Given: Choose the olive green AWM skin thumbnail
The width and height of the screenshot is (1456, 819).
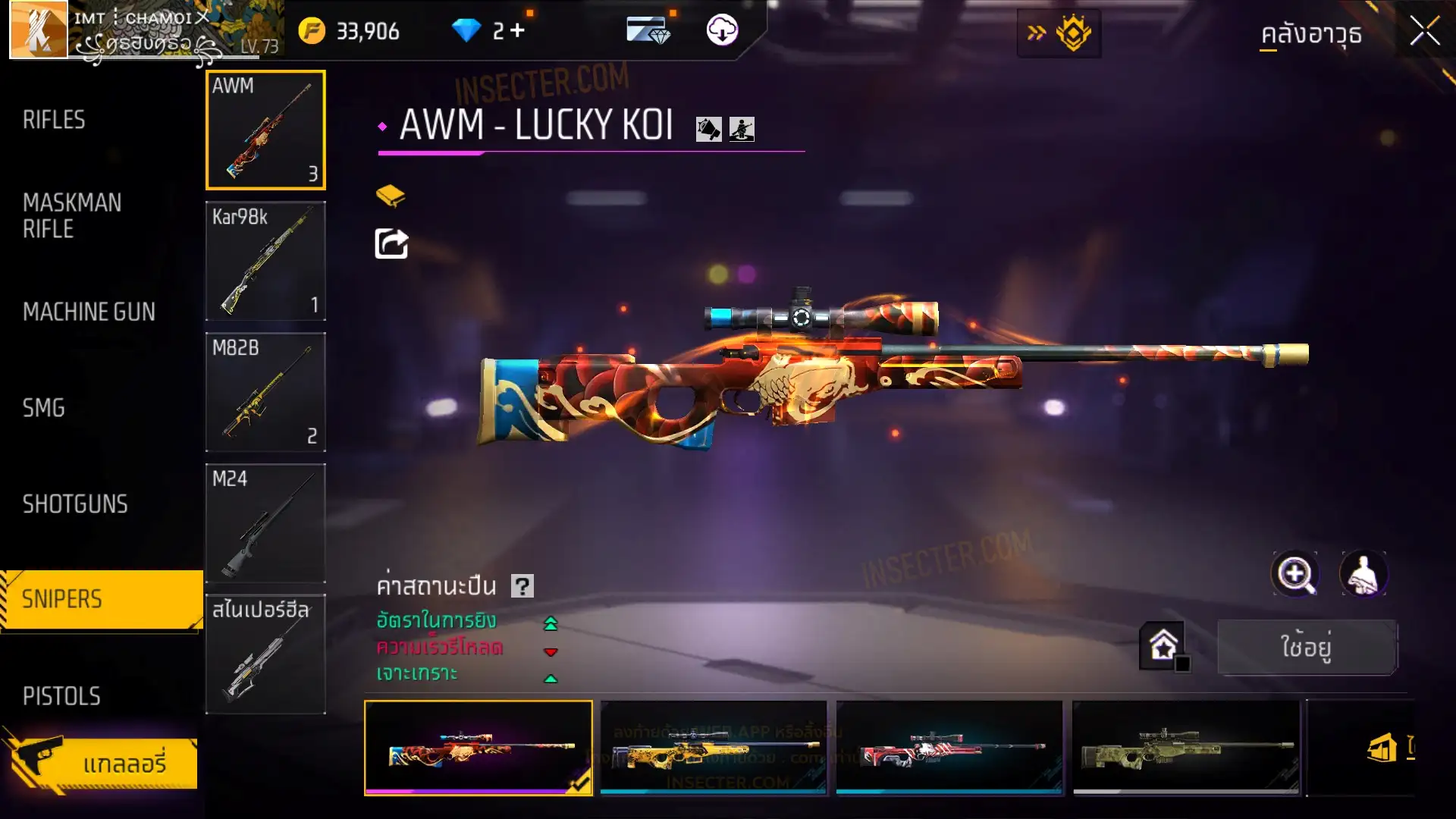Looking at the screenshot, I should 1185,748.
